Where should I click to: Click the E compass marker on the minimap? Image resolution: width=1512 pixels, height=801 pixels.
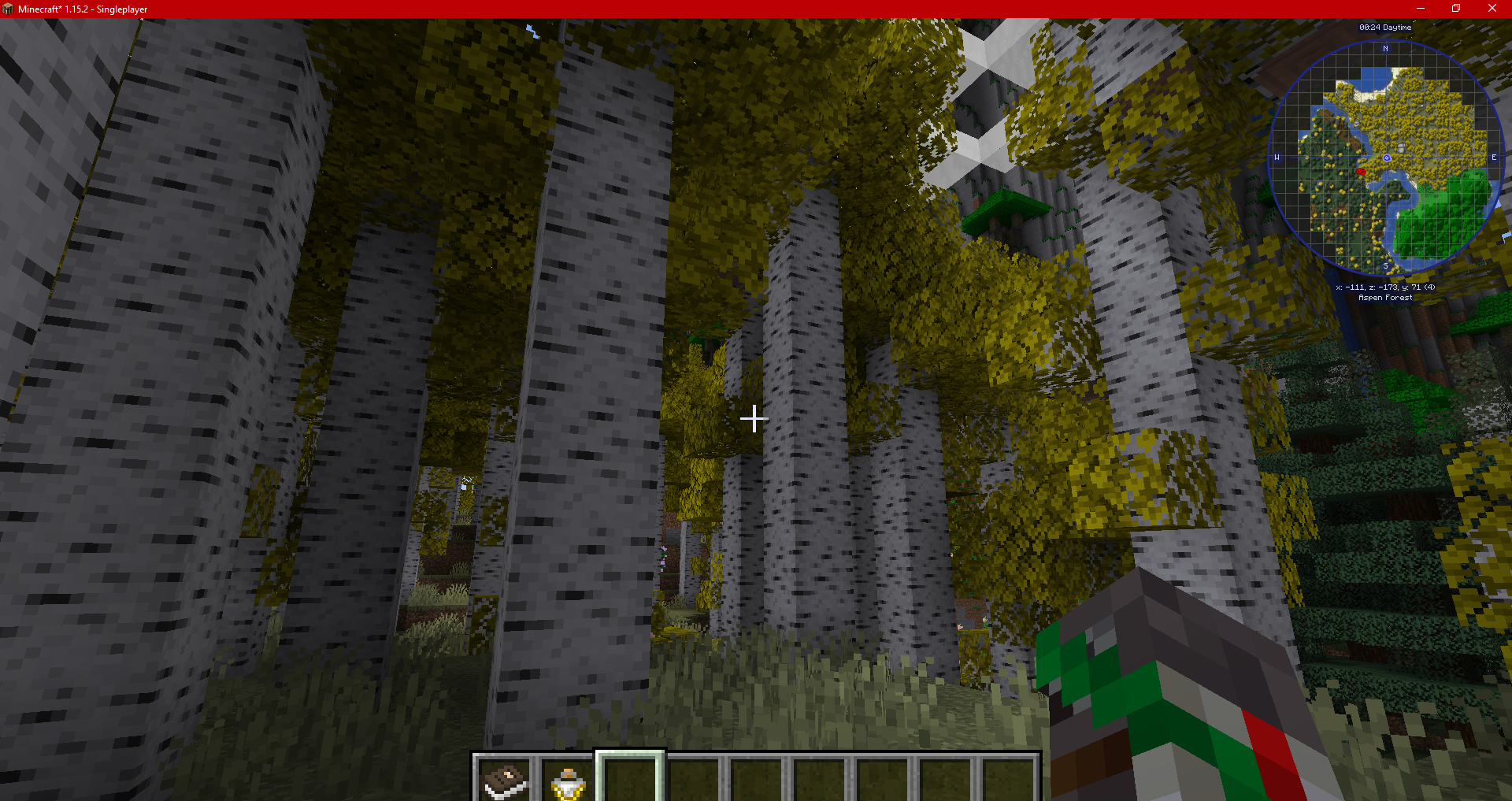1493,158
